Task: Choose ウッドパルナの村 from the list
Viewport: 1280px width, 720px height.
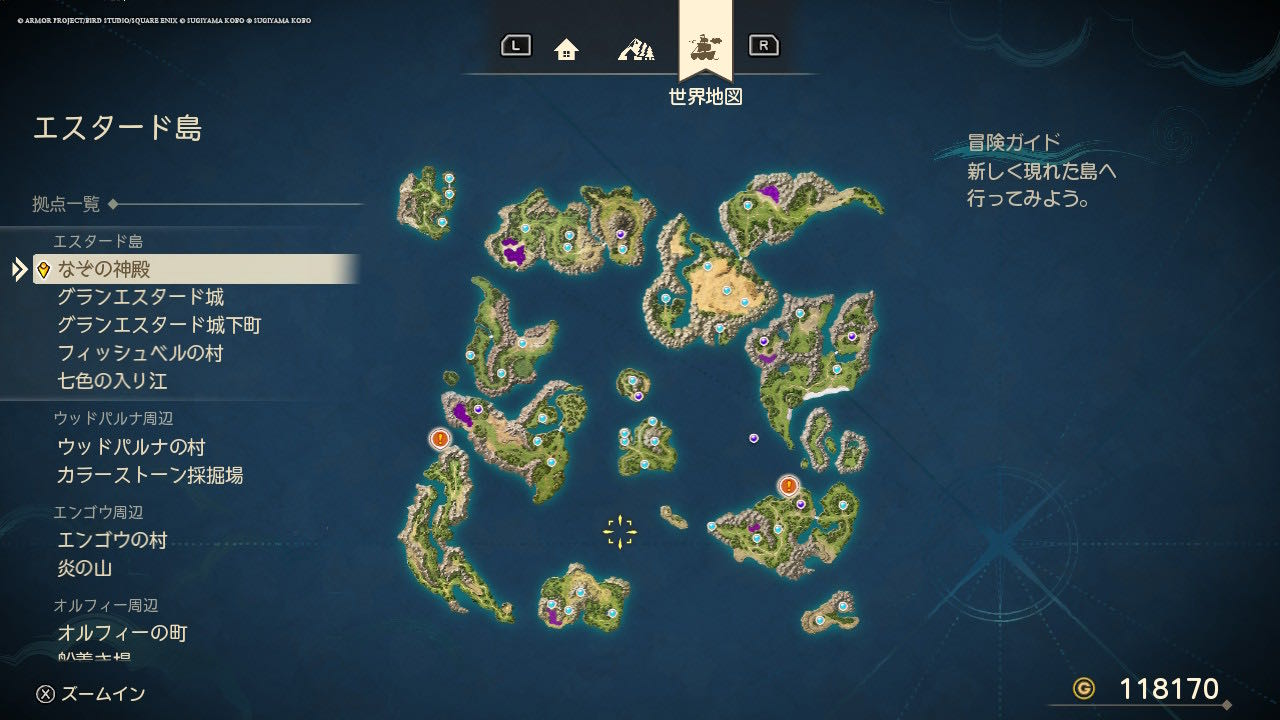Action: pyautogui.click(x=131, y=447)
